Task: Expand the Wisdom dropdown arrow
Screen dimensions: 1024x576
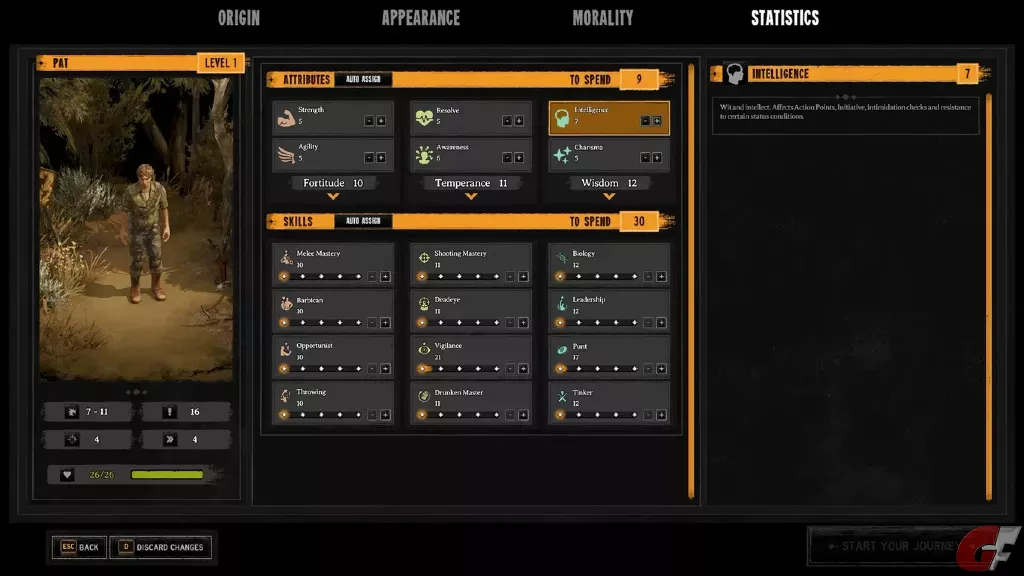Action: (609, 197)
